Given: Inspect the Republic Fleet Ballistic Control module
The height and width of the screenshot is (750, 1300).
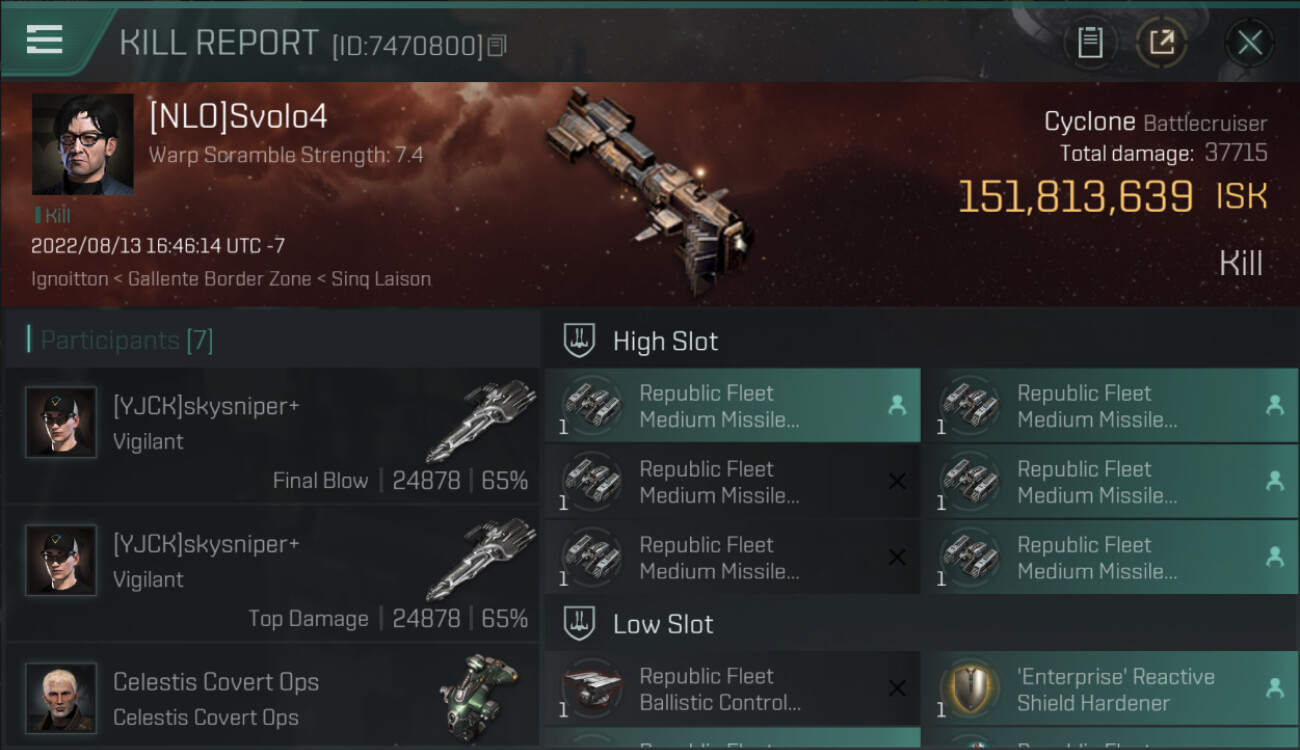Looking at the screenshot, I should tap(732, 689).
